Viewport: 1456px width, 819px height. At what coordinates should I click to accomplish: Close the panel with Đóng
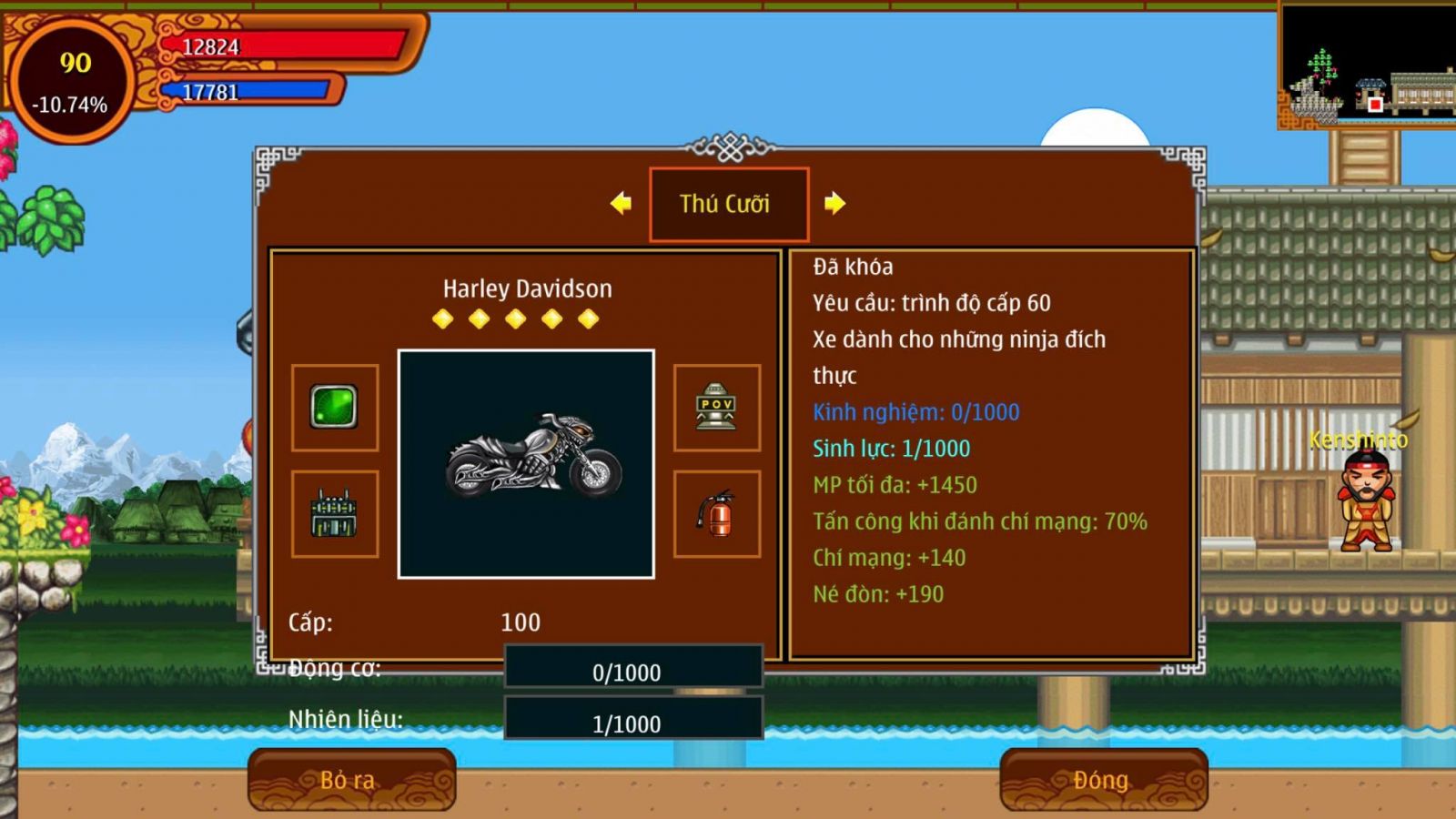click(1103, 780)
